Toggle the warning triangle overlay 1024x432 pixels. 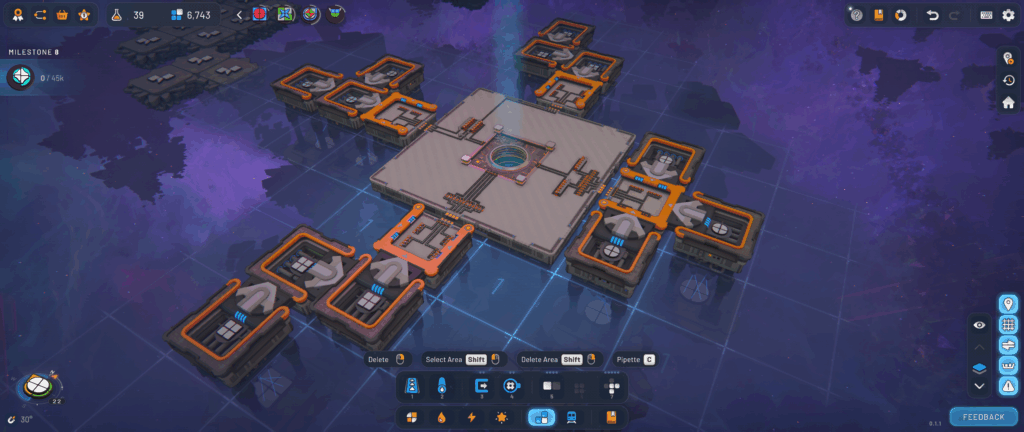click(x=1008, y=386)
